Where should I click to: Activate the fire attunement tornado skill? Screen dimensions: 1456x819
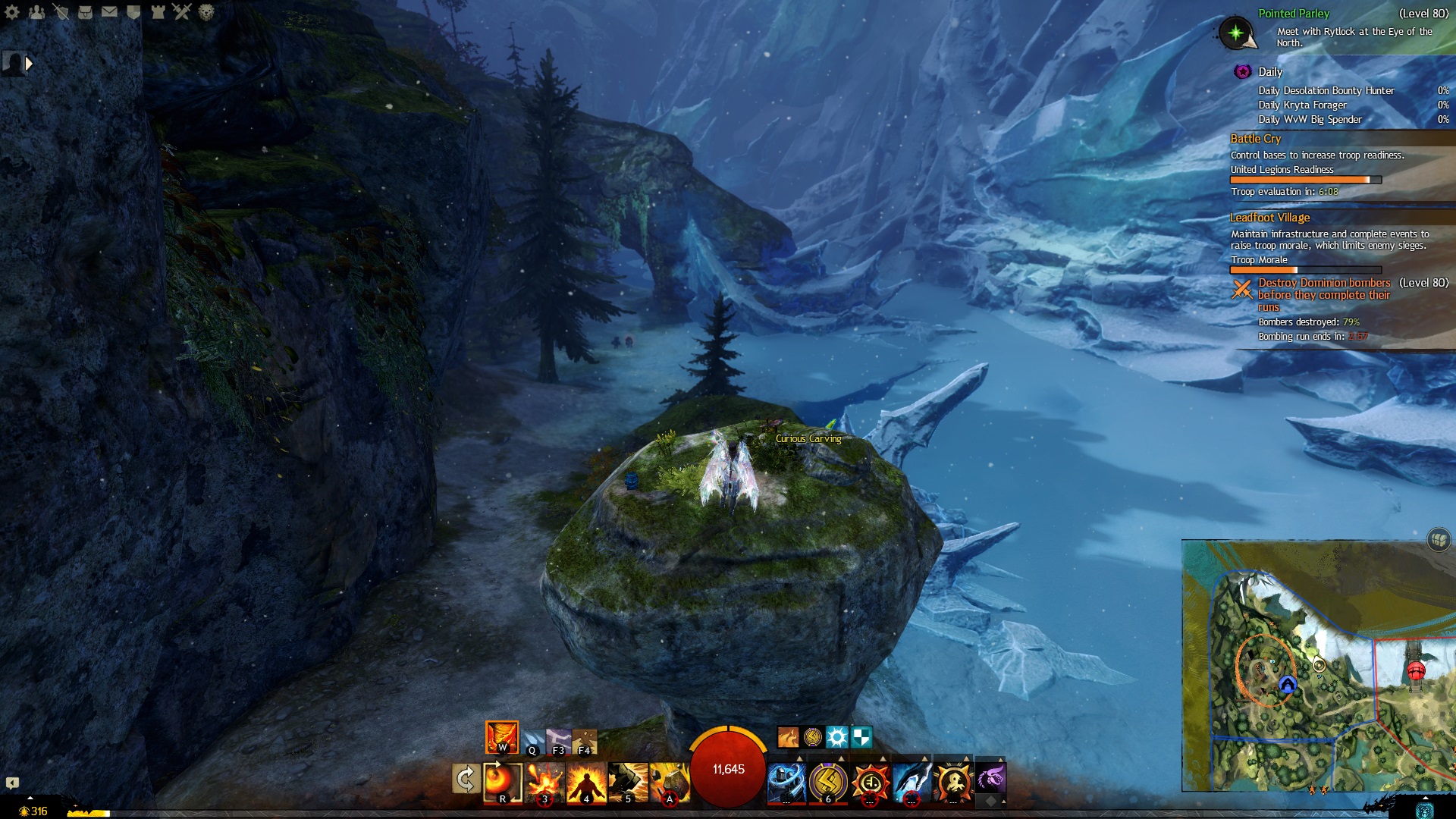[x=501, y=737]
